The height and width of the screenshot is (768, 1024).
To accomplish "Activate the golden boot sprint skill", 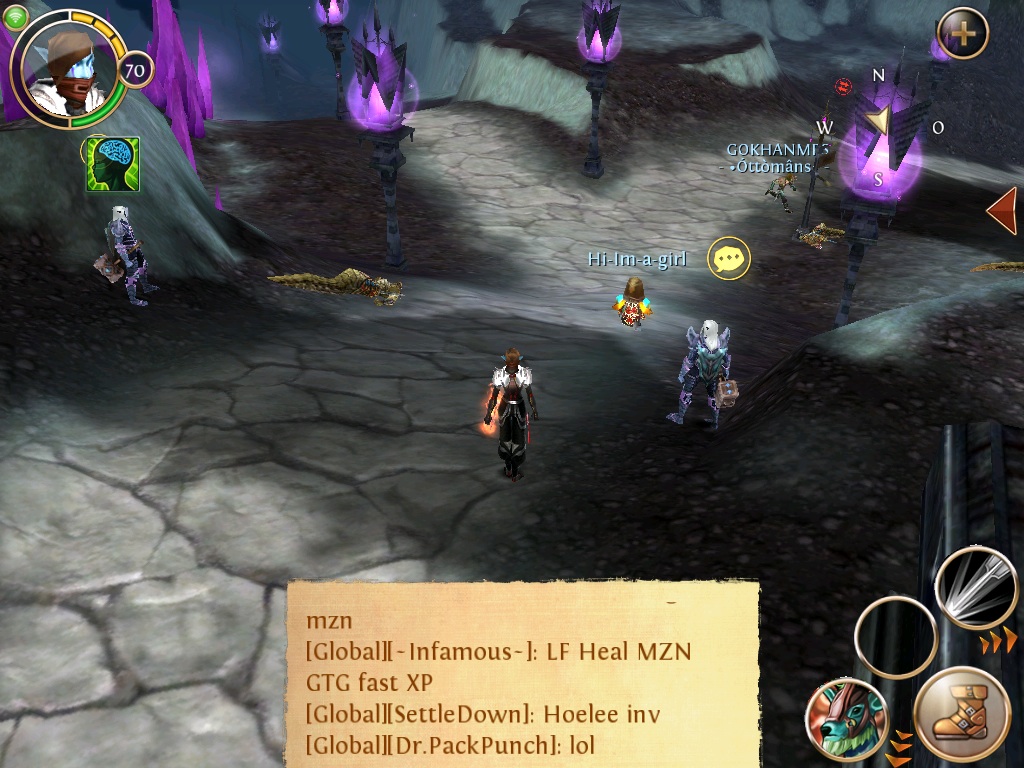I will click(961, 716).
